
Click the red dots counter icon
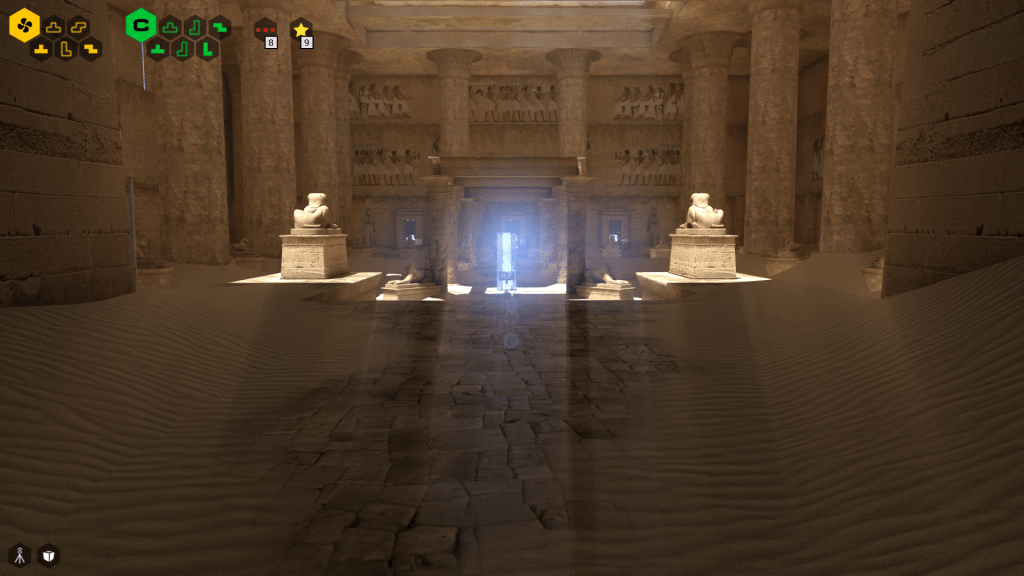[265, 30]
